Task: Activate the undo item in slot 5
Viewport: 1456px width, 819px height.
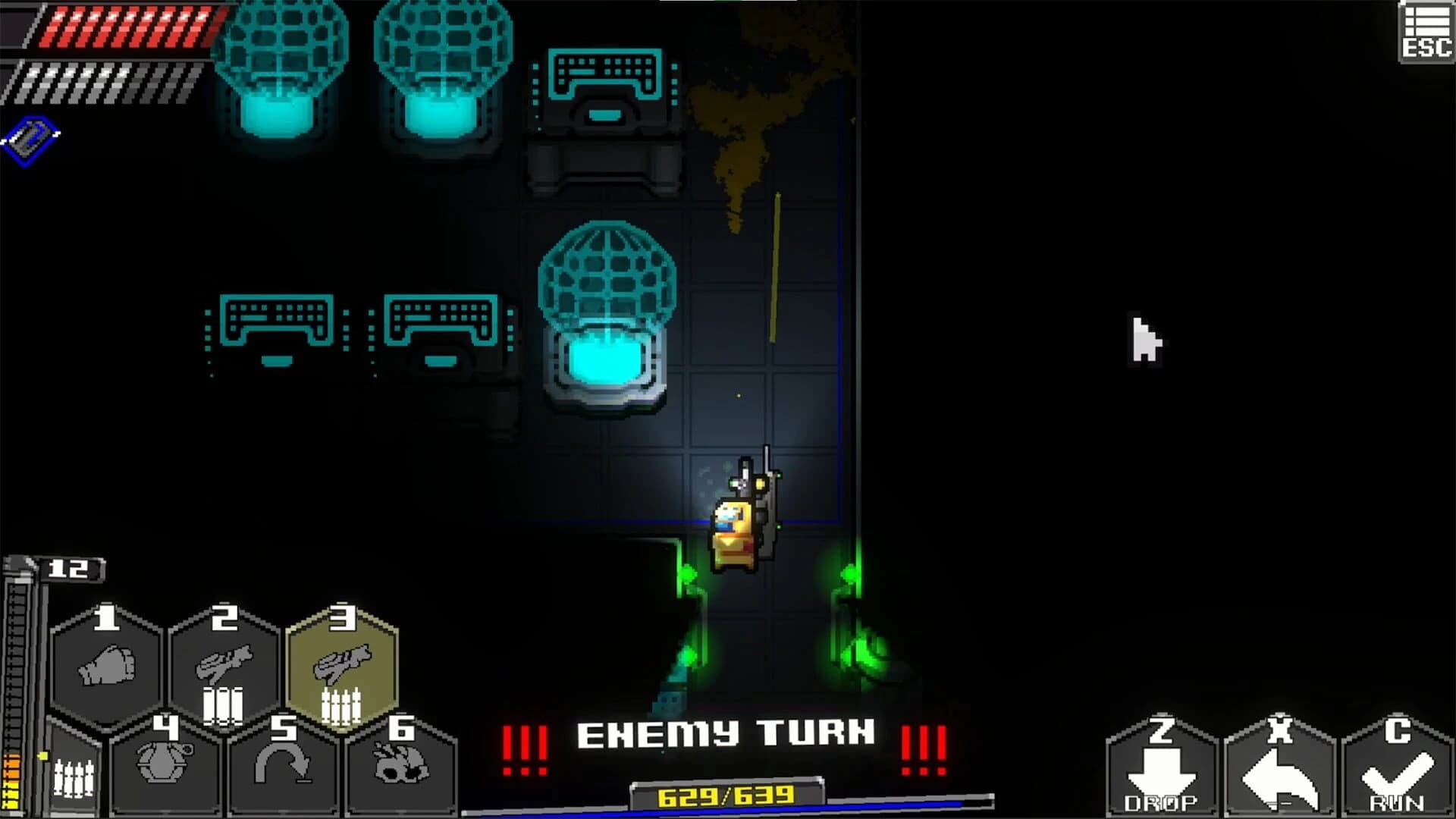Action: coord(284,766)
